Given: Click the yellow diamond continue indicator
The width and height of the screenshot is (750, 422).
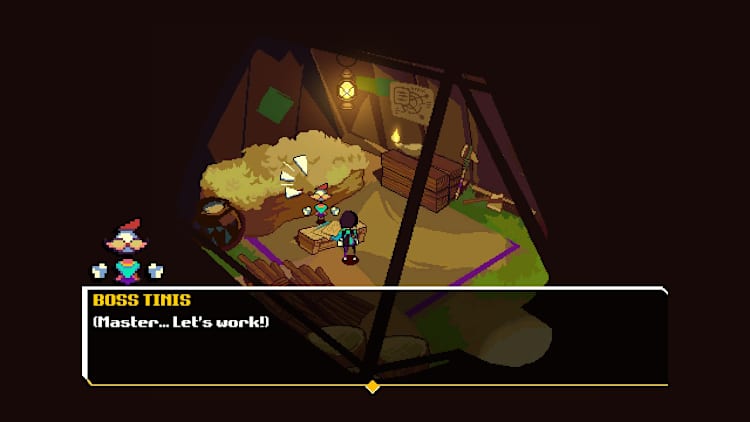Looking at the screenshot, I should tap(373, 386).
